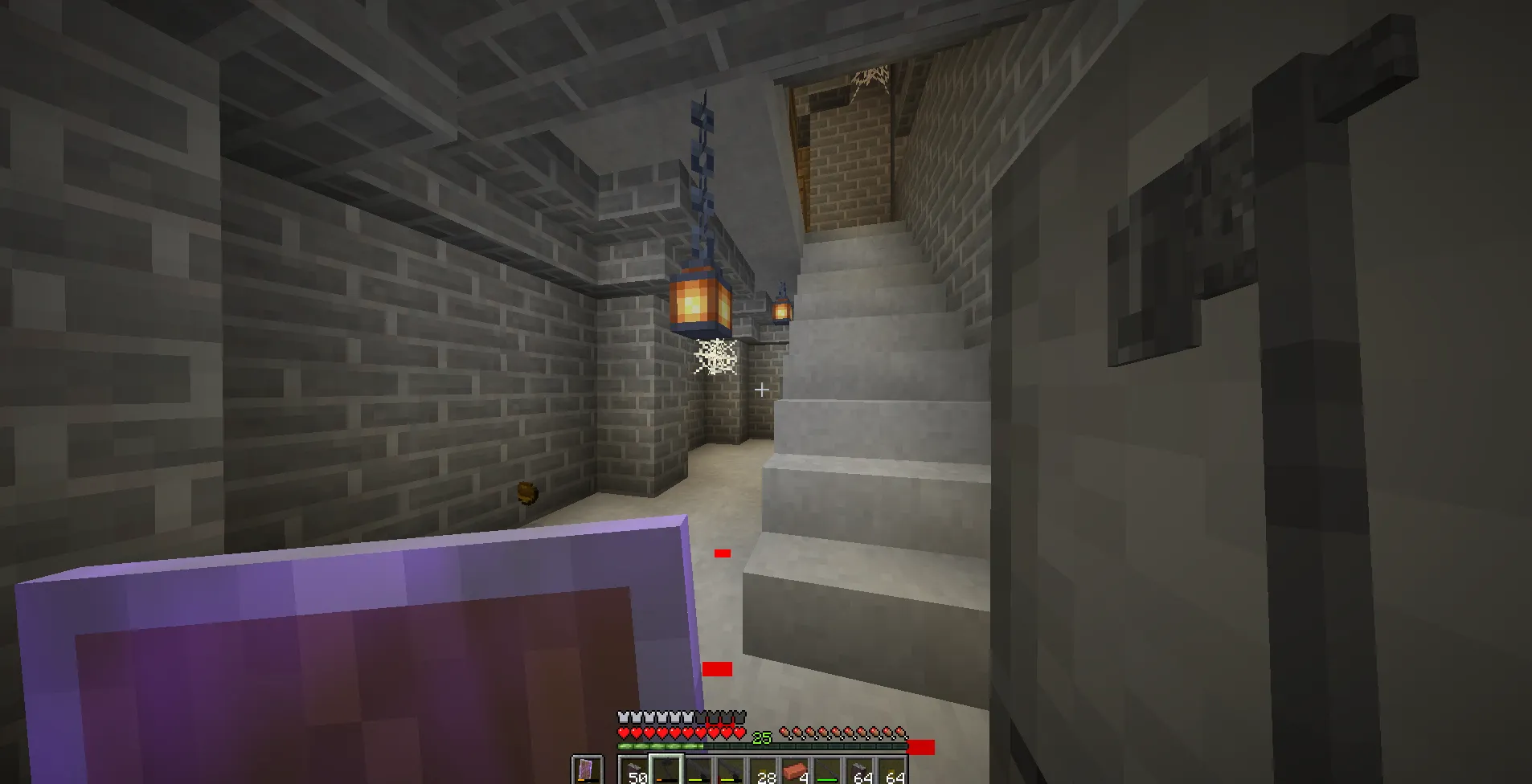Click the crosshair at screen center
Image resolution: width=1532 pixels, height=784 pixels.
(x=762, y=389)
